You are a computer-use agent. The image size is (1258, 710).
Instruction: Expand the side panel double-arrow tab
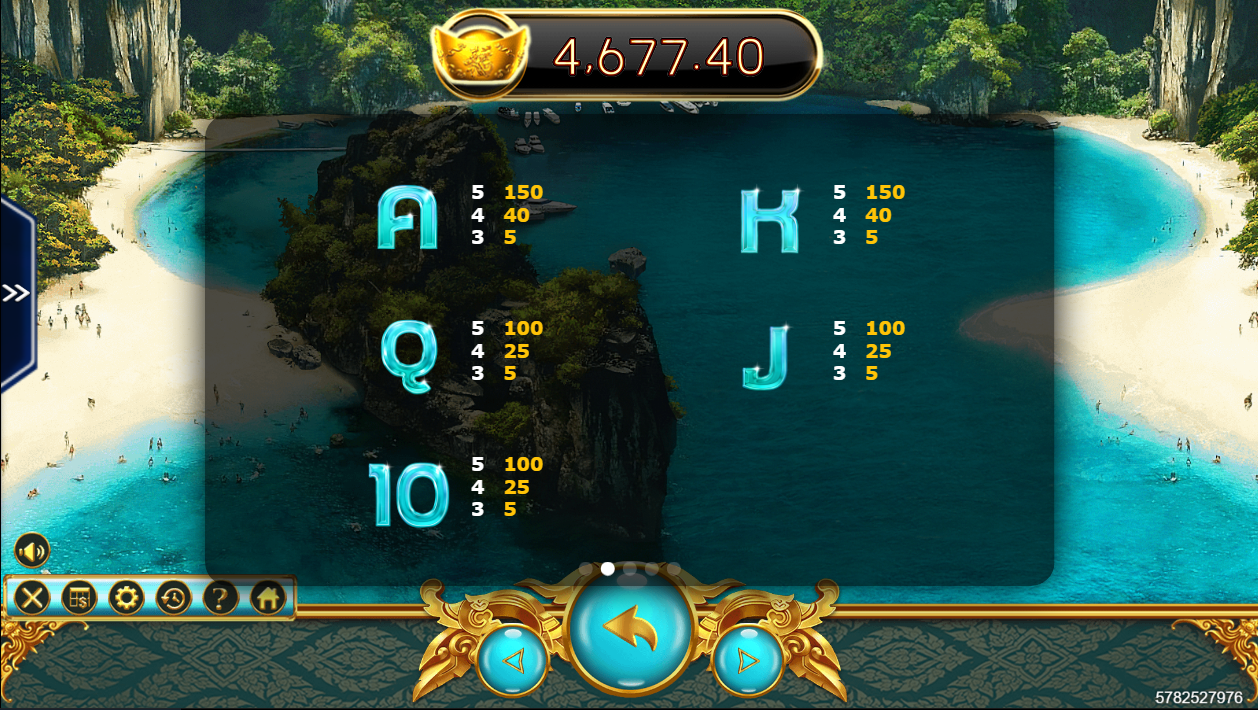15,293
